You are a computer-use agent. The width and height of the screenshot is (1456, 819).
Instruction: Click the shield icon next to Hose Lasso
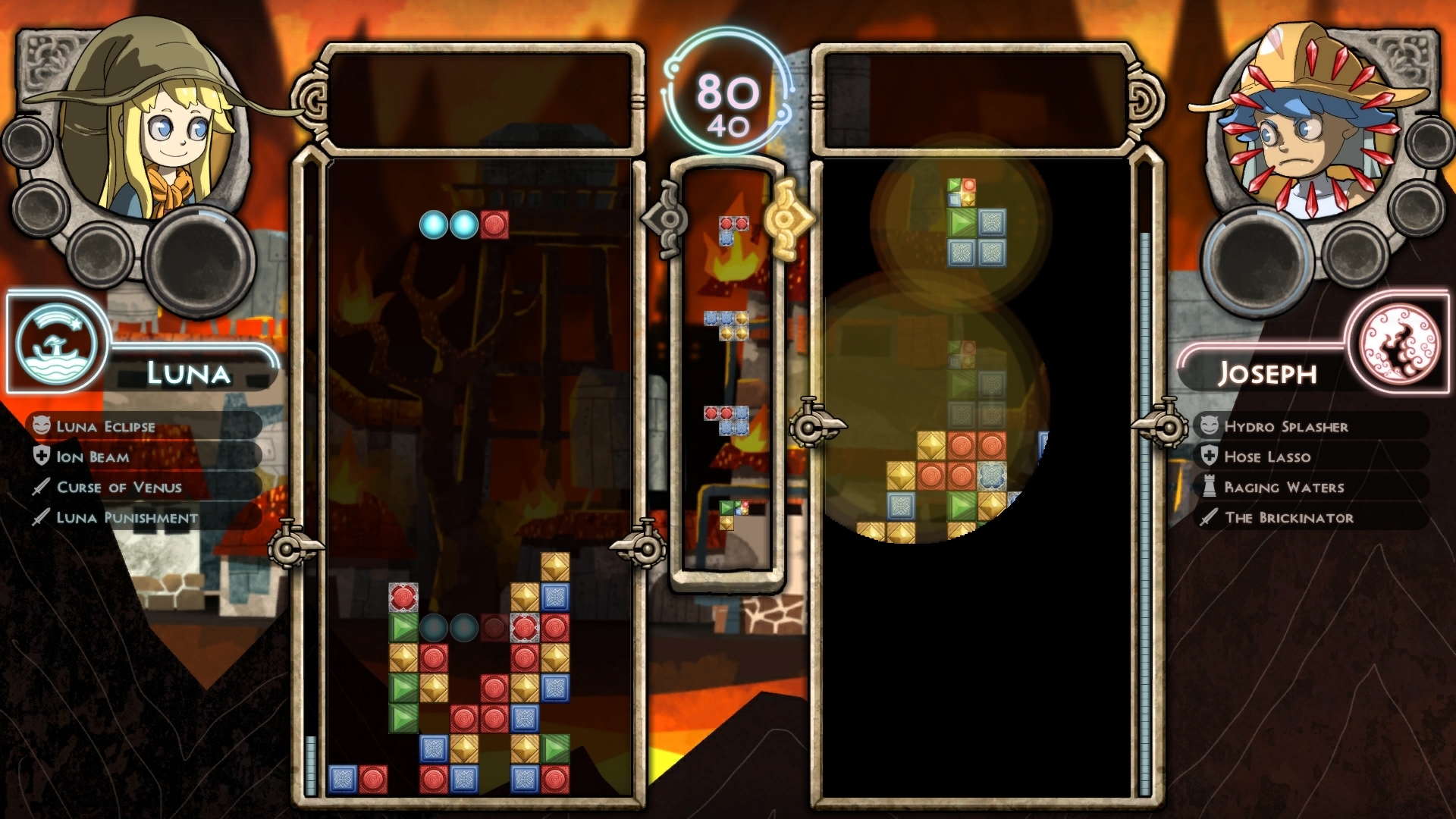(x=1208, y=457)
